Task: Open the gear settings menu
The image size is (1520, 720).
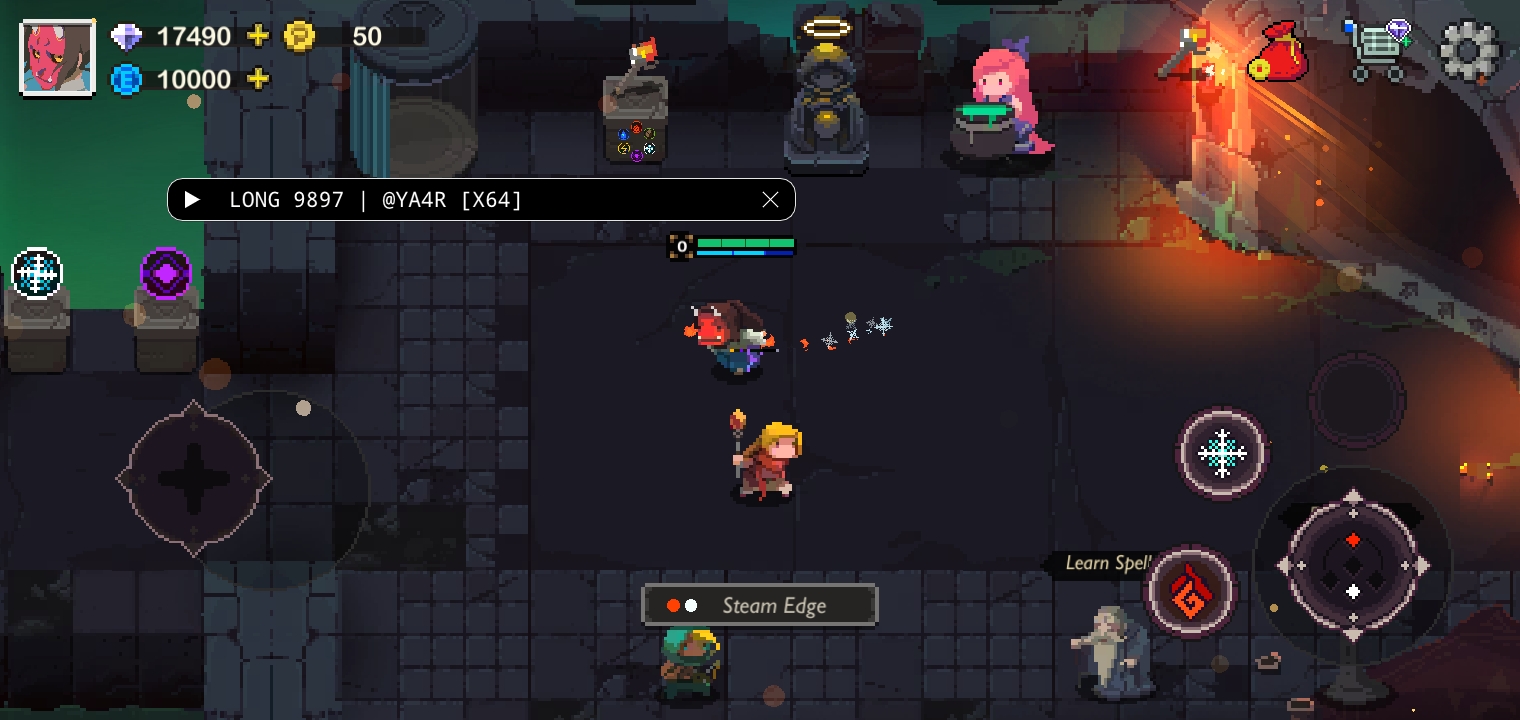Action: tap(1469, 51)
